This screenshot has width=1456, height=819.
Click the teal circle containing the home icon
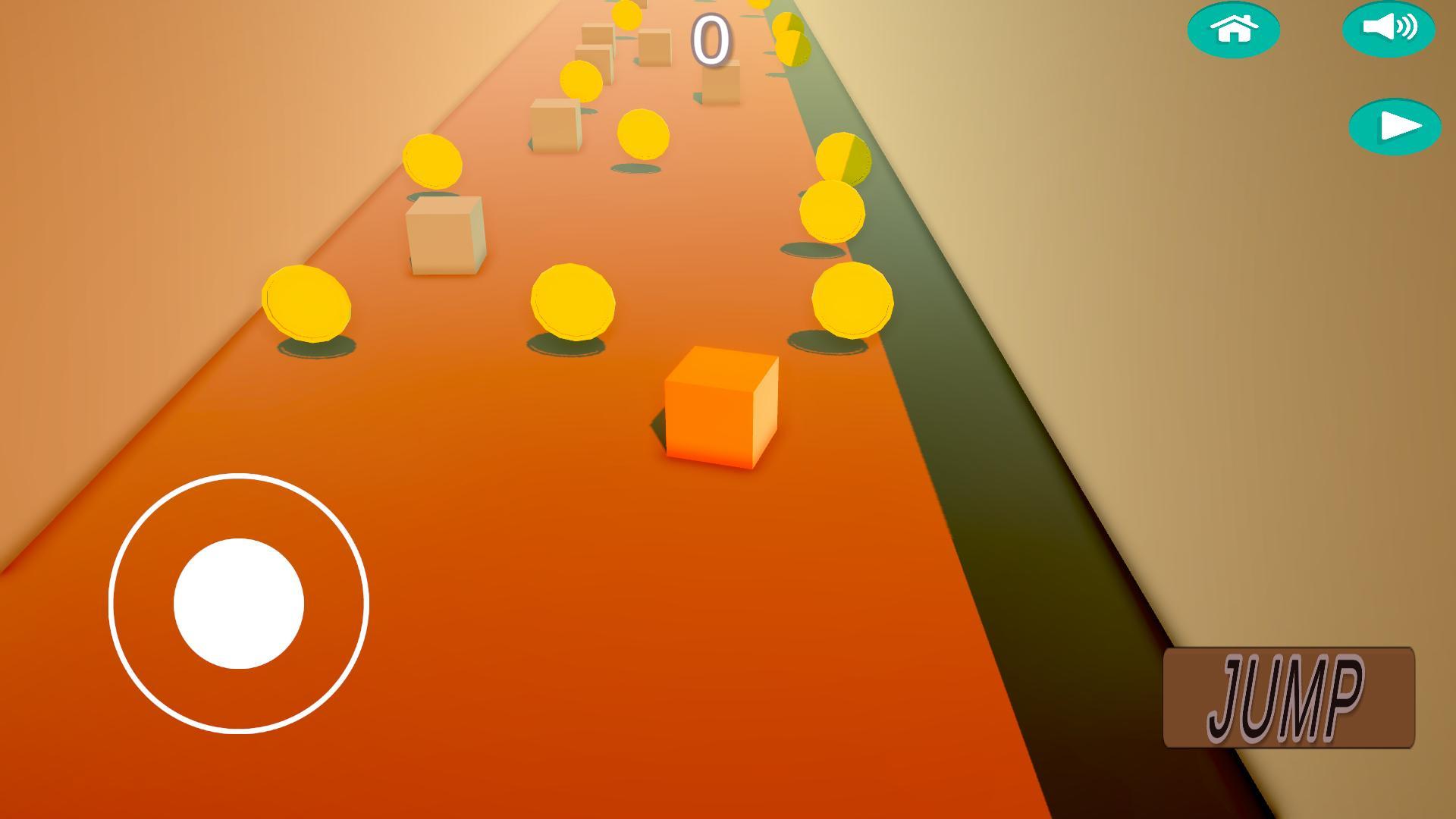pyautogui.click(x=1233, y=29)
